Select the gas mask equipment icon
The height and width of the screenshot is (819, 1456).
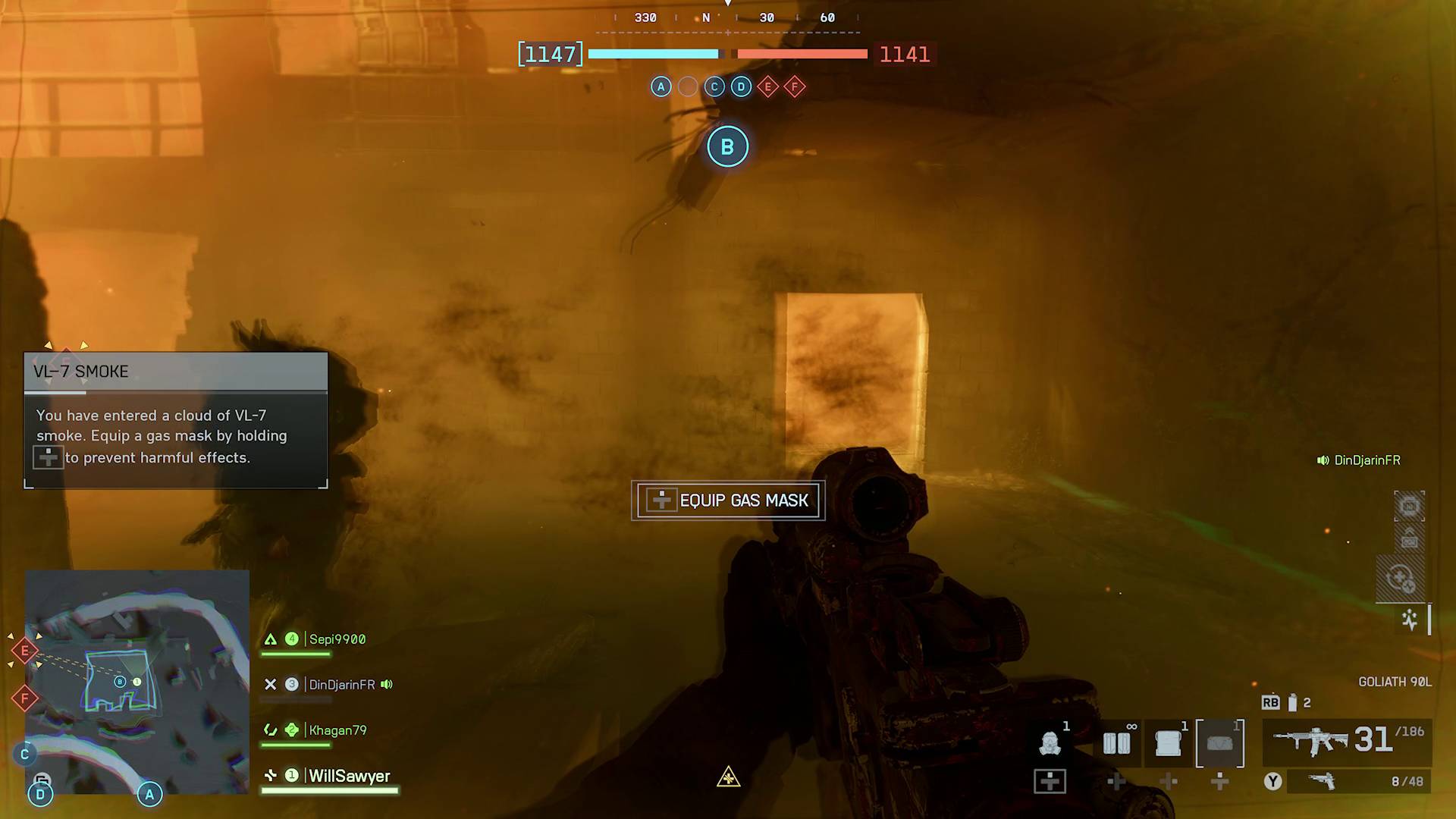1050,742
